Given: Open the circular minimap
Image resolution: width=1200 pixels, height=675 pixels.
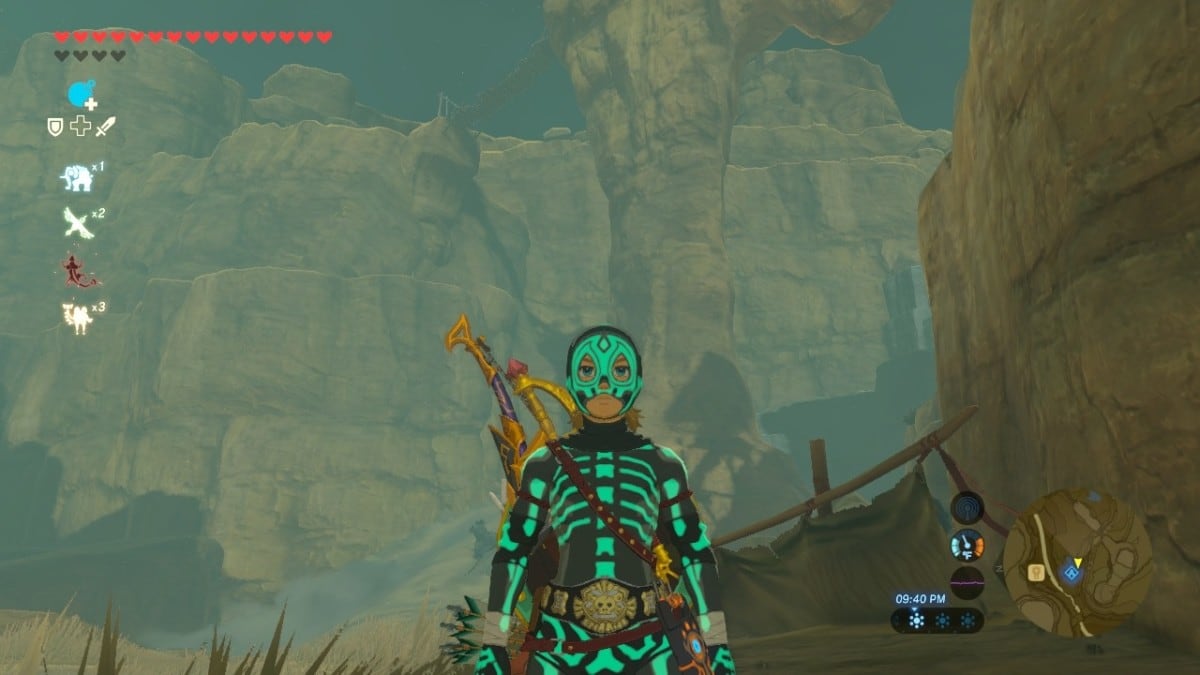Looking at the screenshot, I should [x=1077, y=563].
